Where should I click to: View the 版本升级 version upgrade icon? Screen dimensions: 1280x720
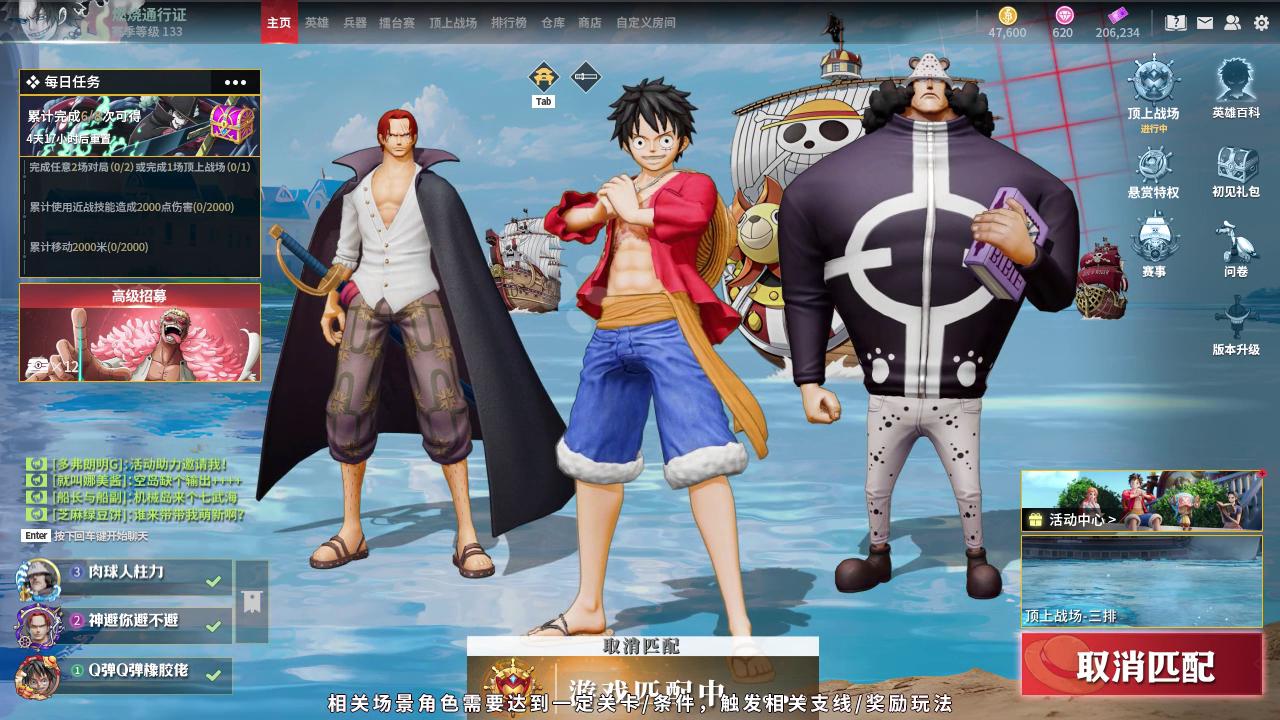point(1236,325)
